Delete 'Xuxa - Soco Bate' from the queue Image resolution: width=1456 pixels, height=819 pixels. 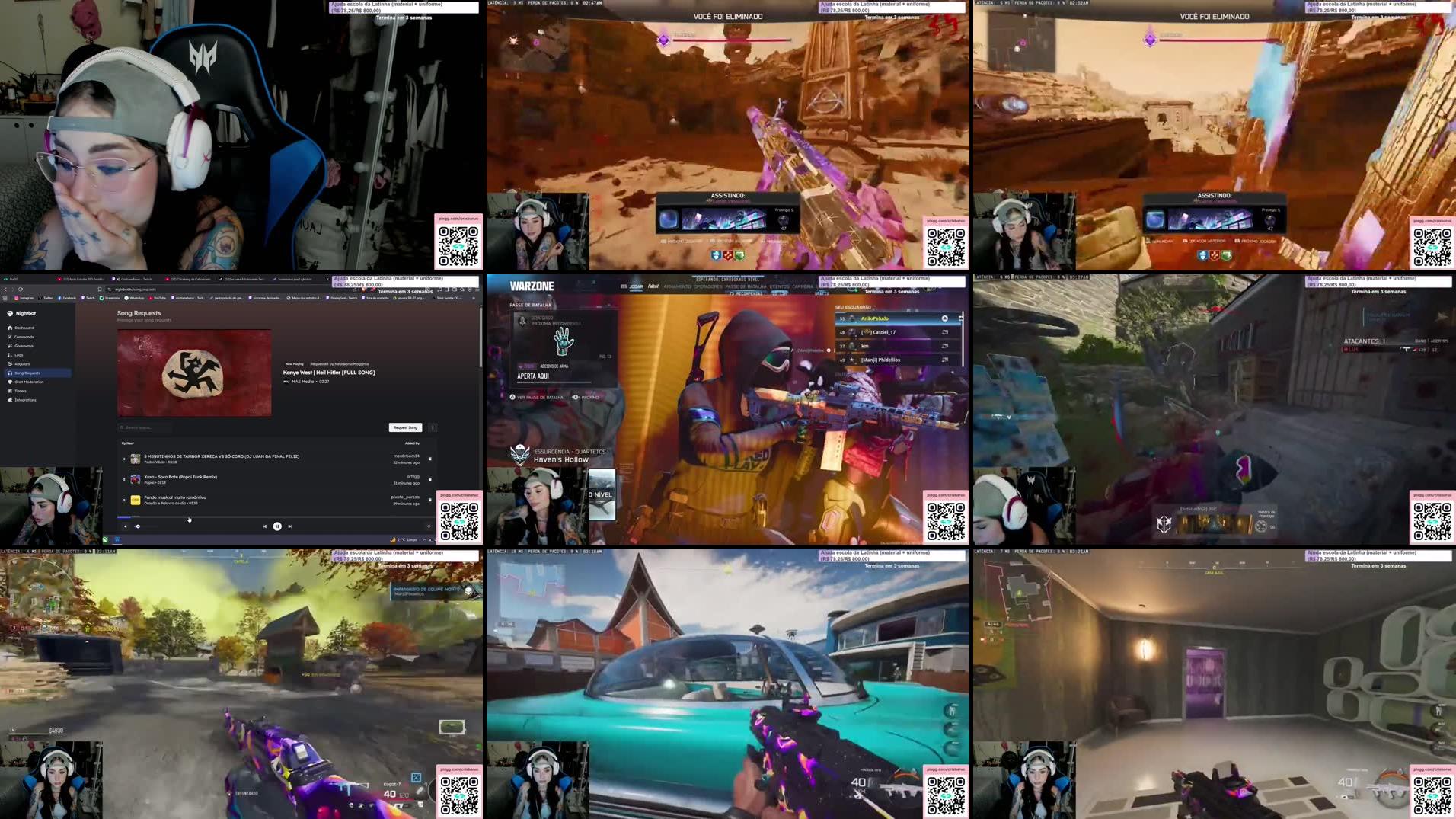pos(430,478)
